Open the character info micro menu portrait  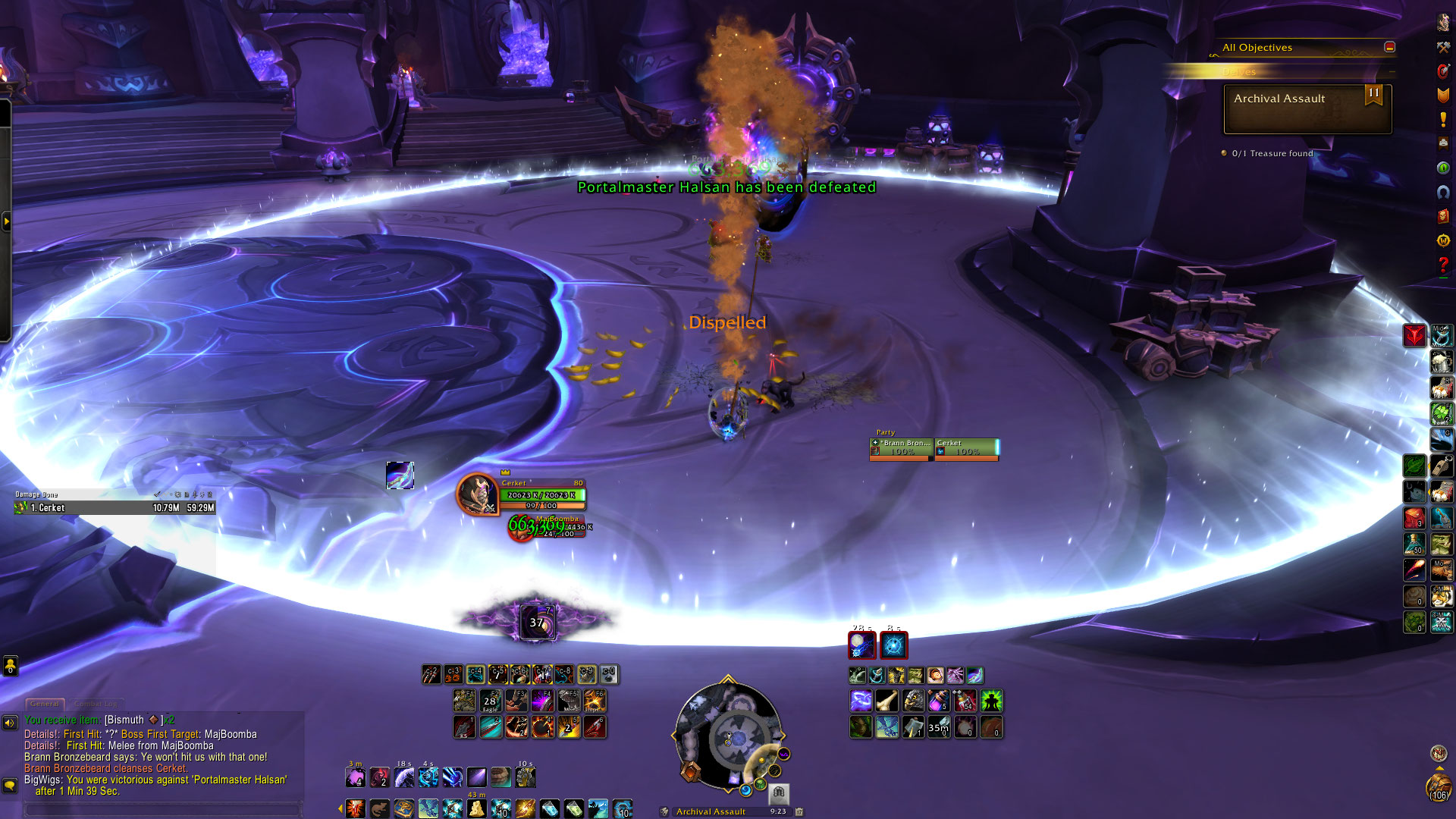click(x=1443, y=23)
